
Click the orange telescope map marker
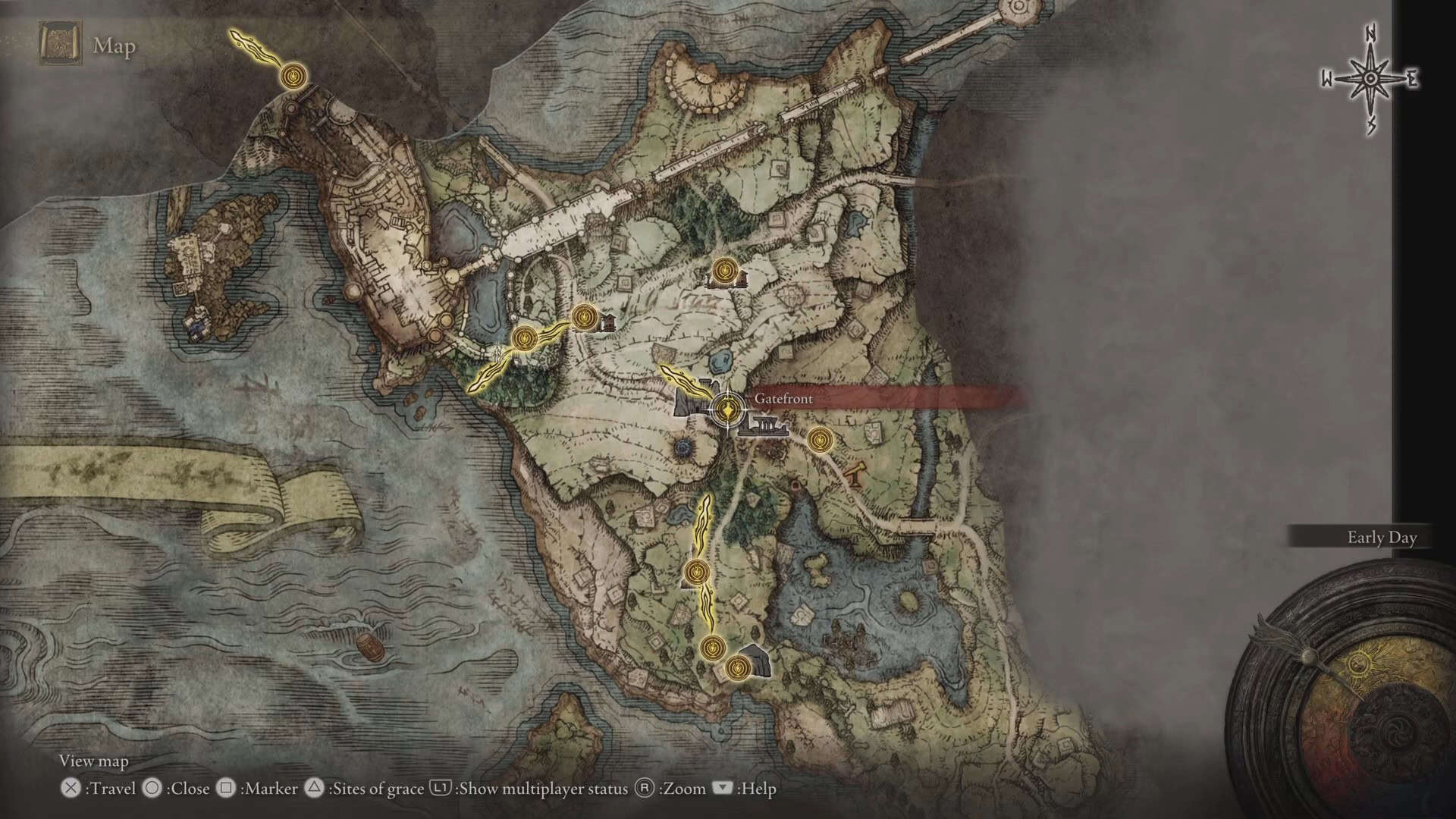tap(855, 473)
